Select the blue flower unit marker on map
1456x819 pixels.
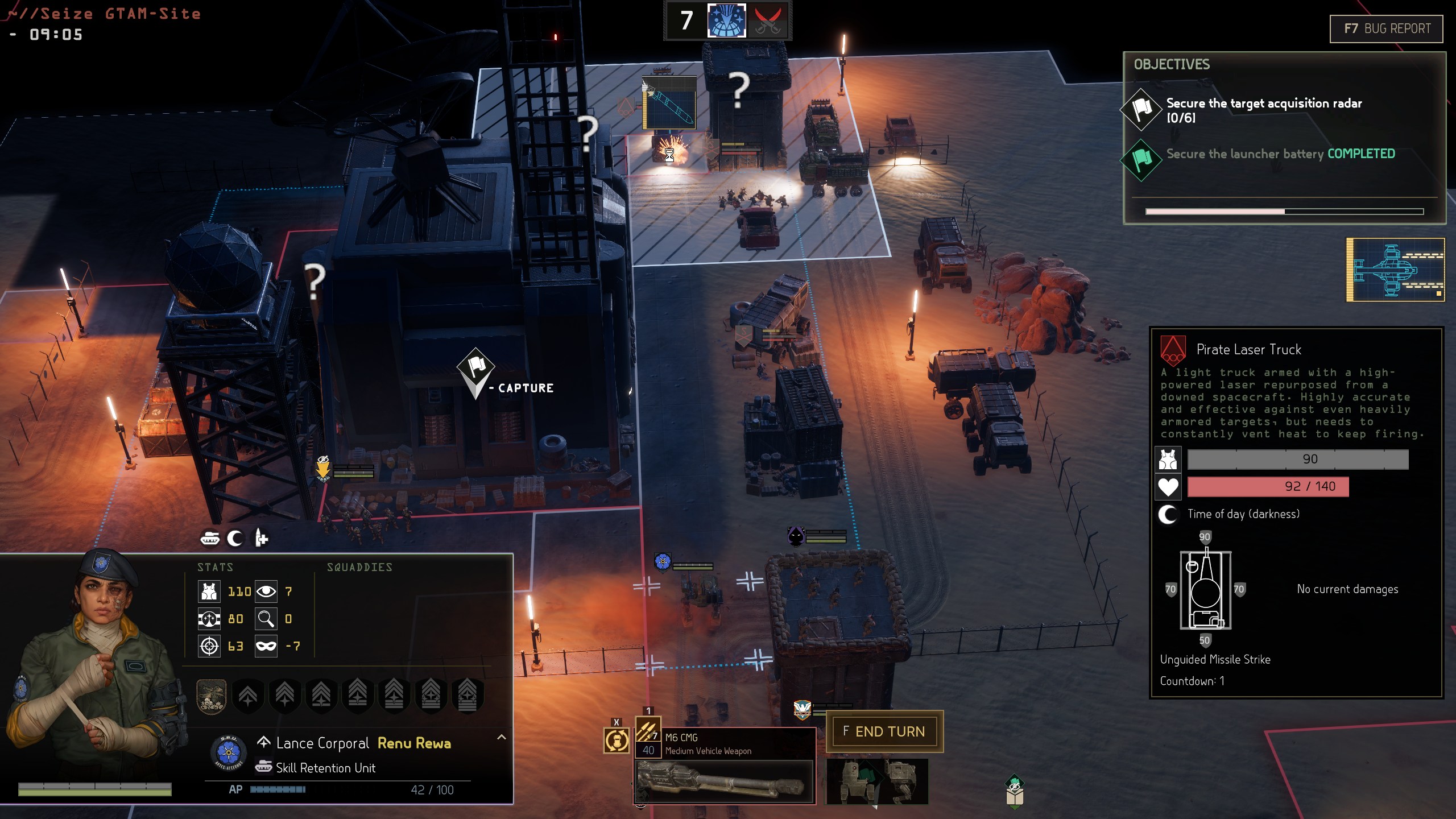663,562
